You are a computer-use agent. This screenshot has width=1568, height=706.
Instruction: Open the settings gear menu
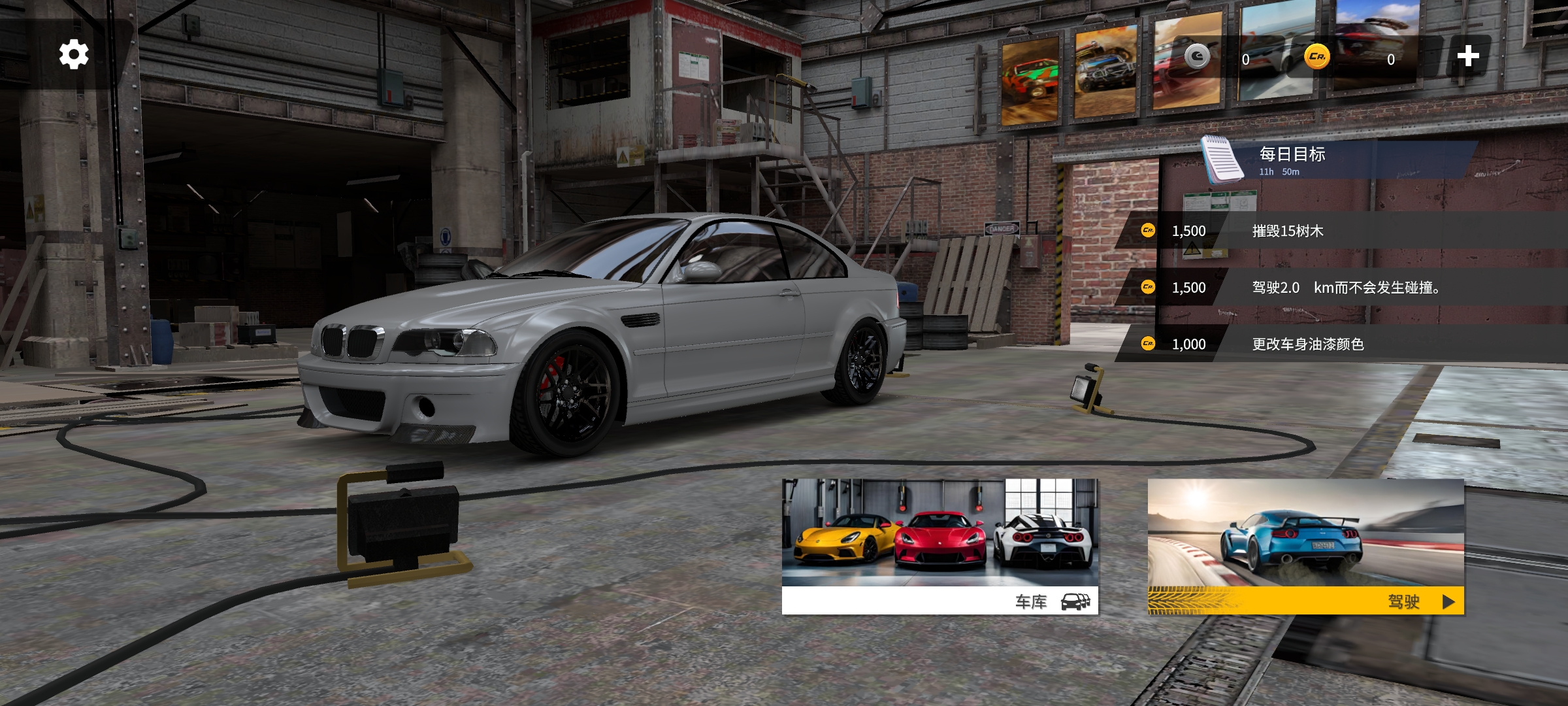(74, 54)
